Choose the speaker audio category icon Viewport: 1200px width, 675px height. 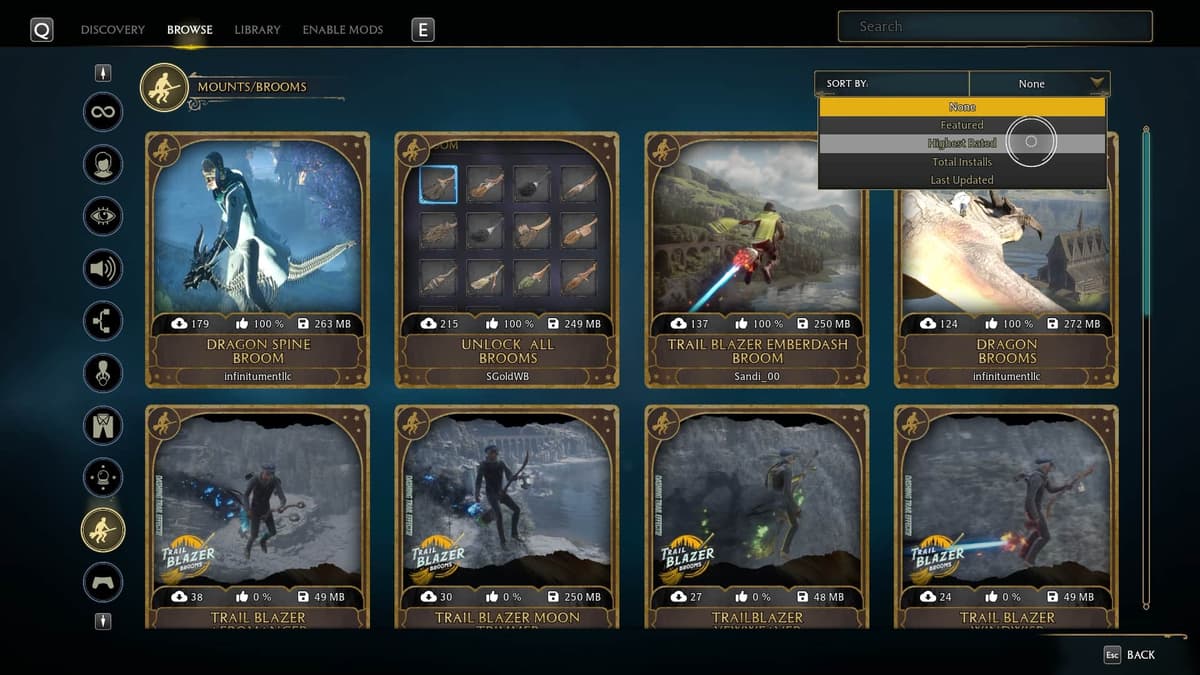103,268
